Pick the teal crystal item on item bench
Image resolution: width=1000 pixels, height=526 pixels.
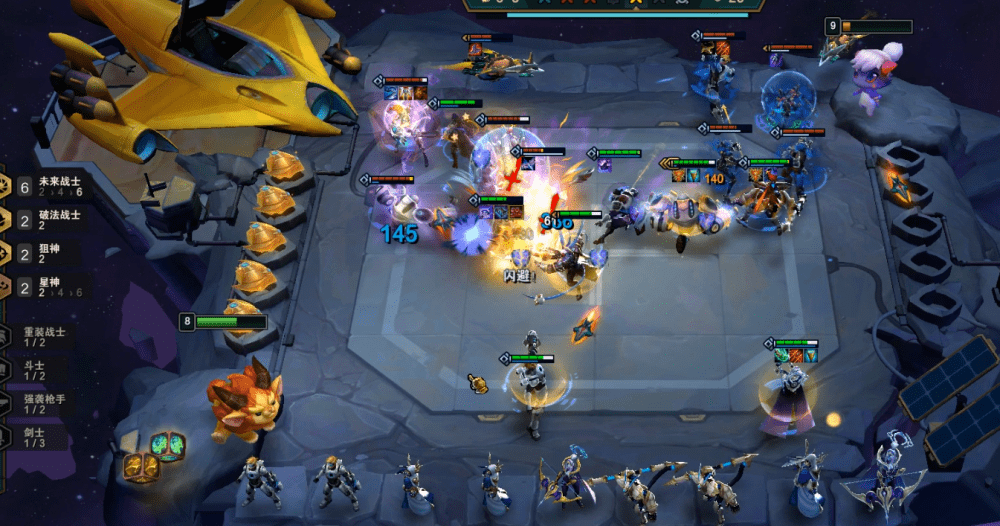[167, 446]
